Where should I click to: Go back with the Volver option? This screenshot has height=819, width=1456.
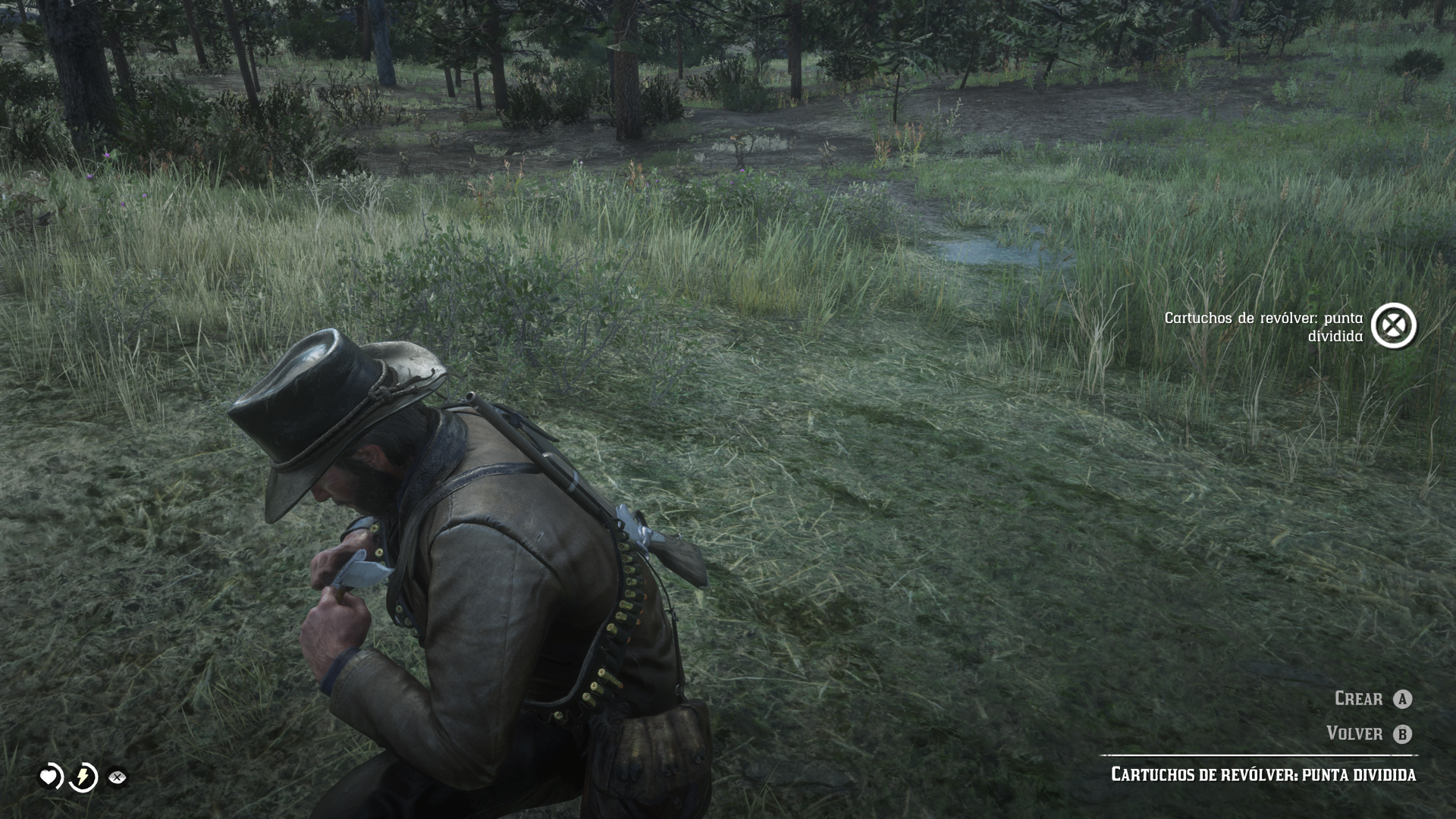coord(1369,733)
